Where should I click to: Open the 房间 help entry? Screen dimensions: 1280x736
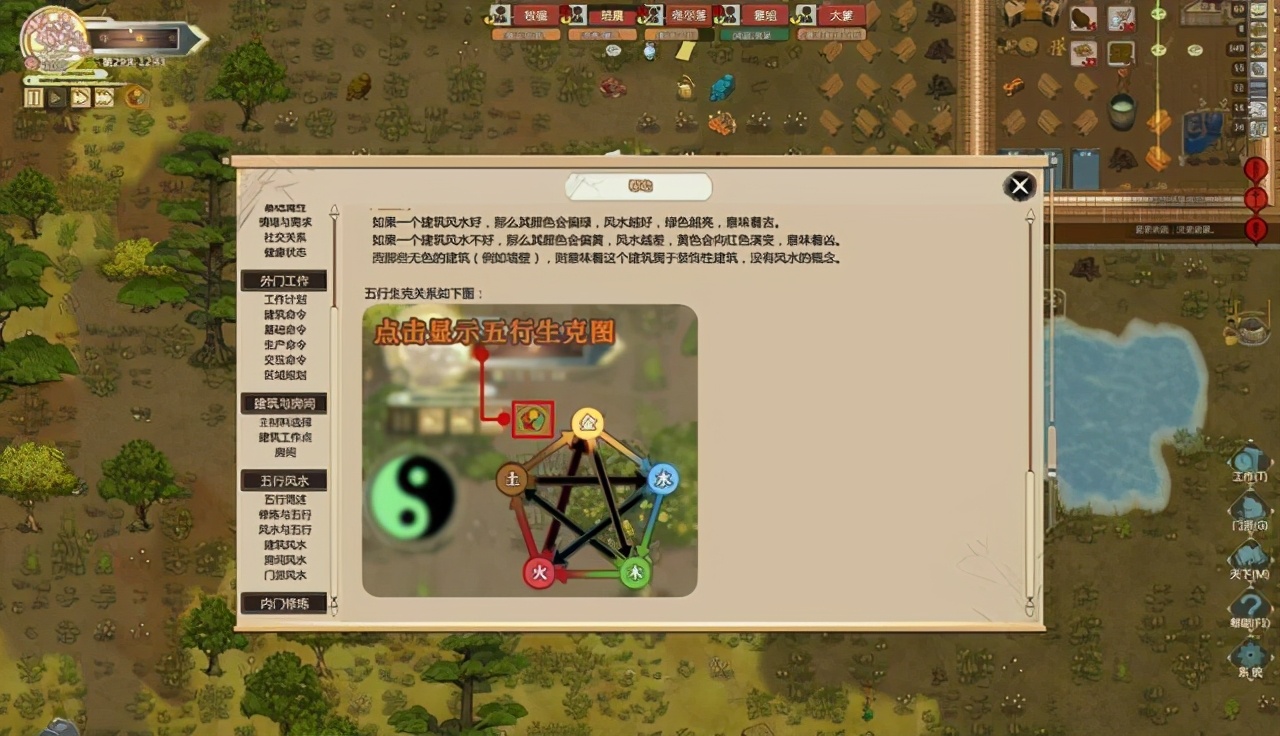click(284, 452)
